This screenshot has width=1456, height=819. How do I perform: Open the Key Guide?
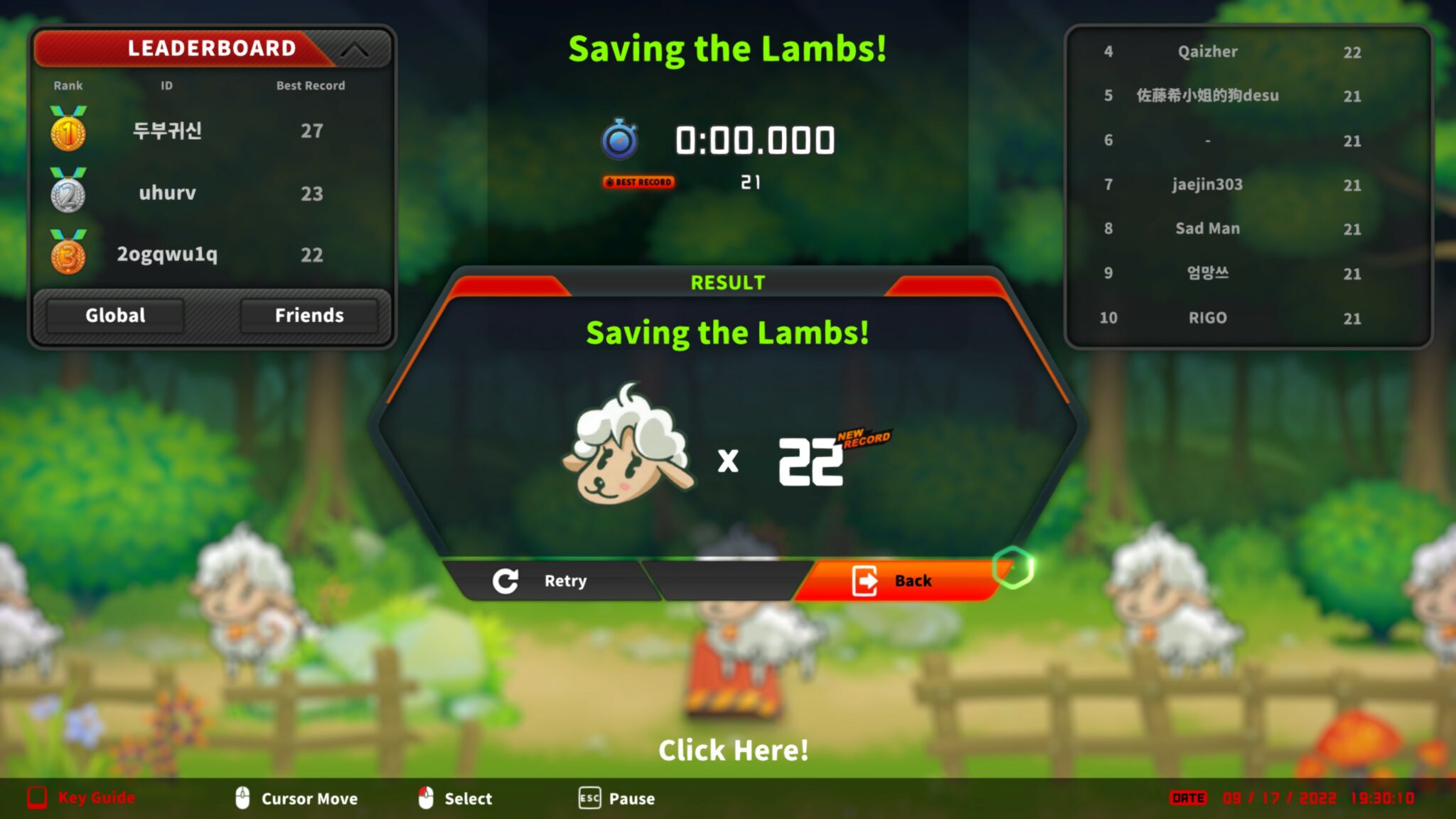point(82,798)
